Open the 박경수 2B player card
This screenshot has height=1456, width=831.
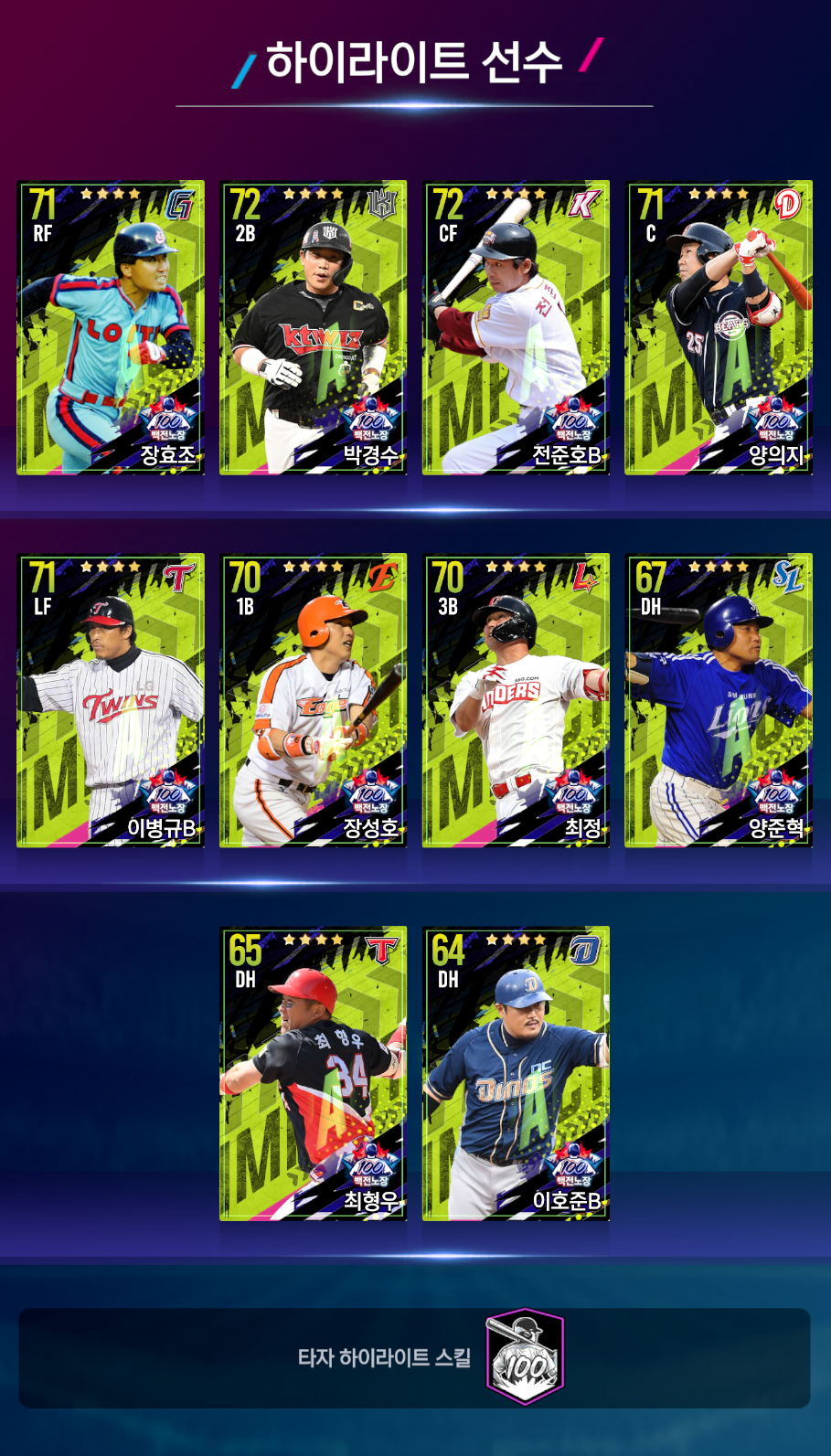point(314,327)
